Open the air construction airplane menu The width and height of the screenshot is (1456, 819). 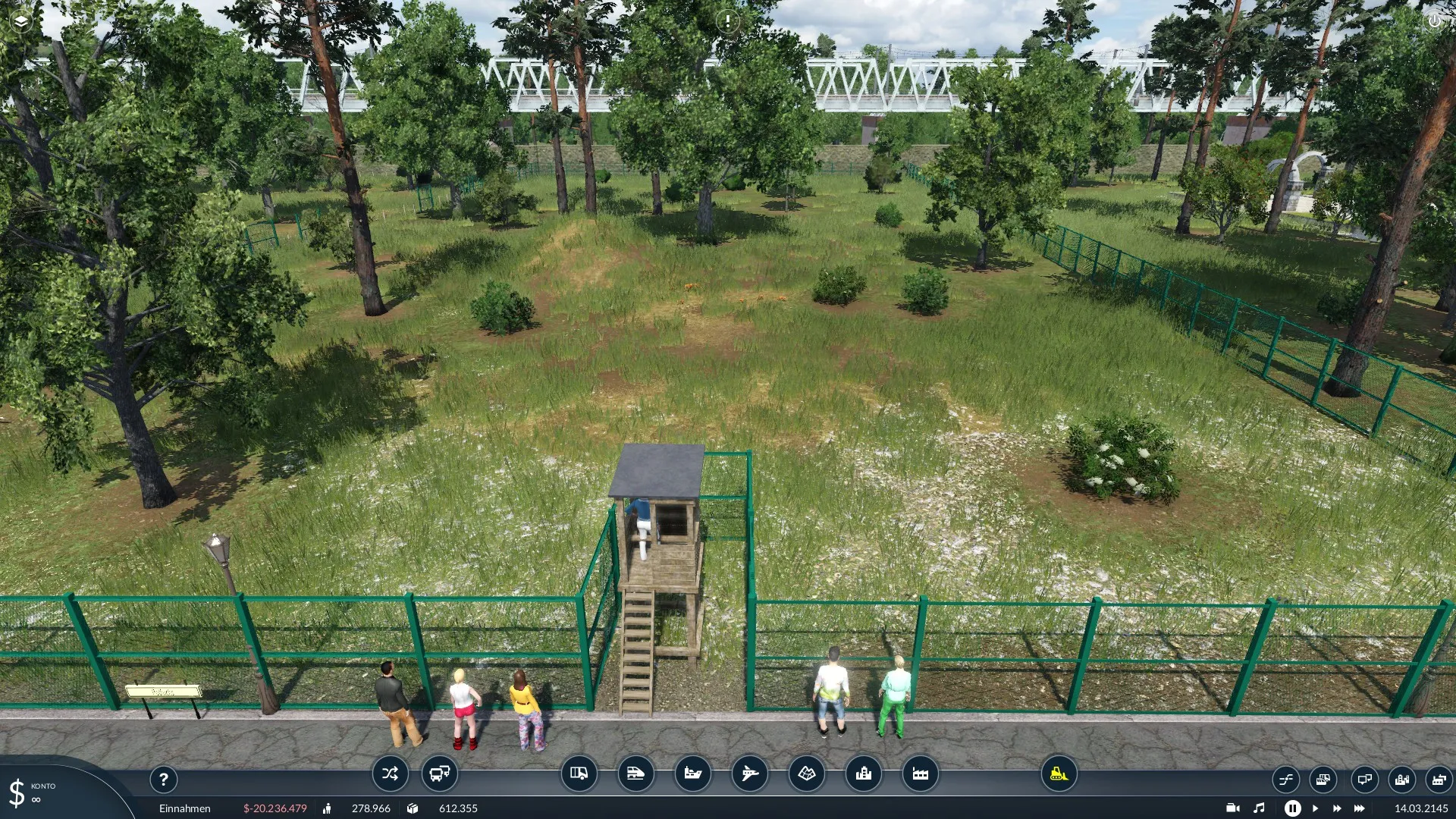tap(749, 773)
